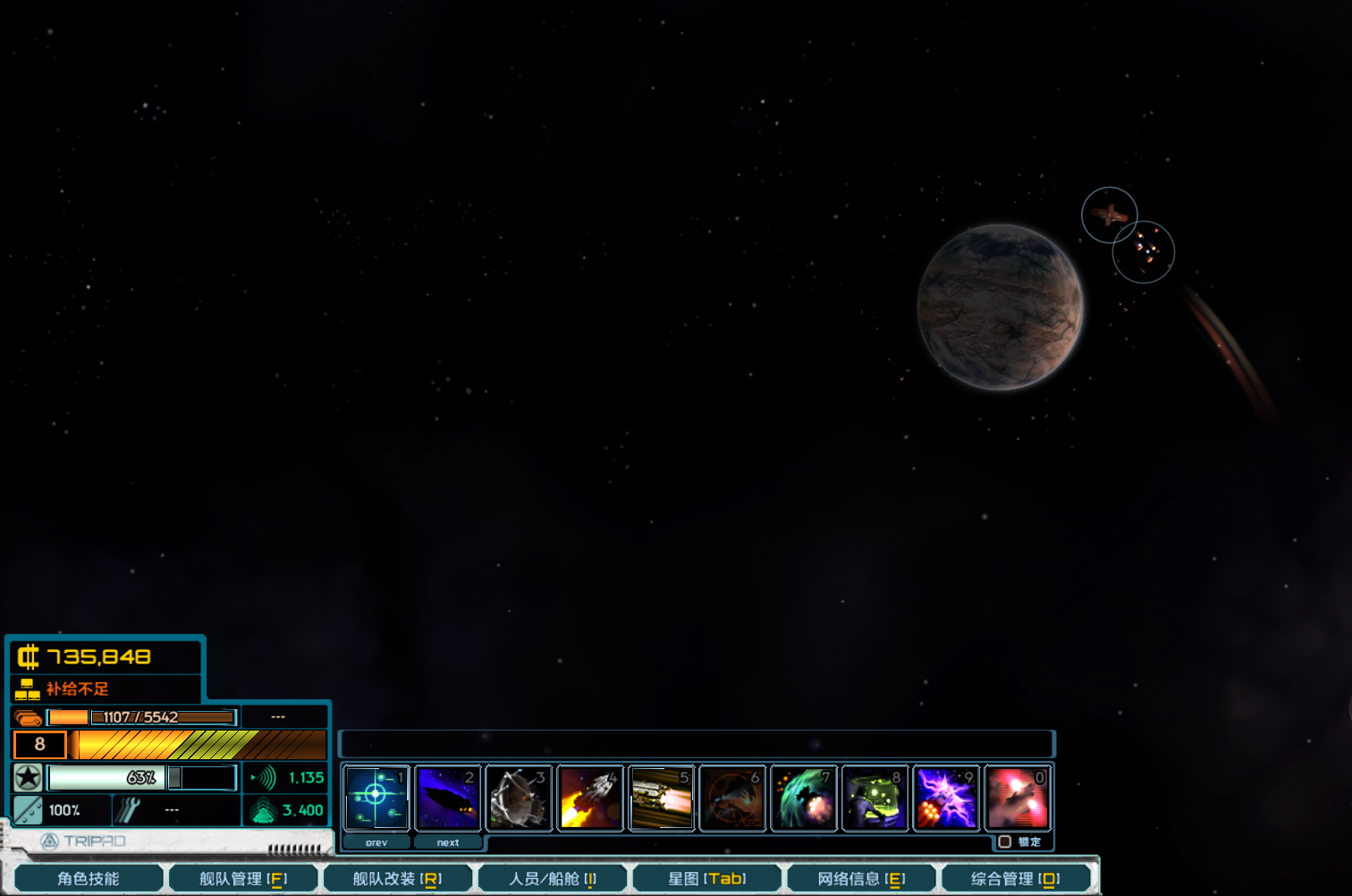Click the next button to switch hotbar pages

(x=448, y=842)
